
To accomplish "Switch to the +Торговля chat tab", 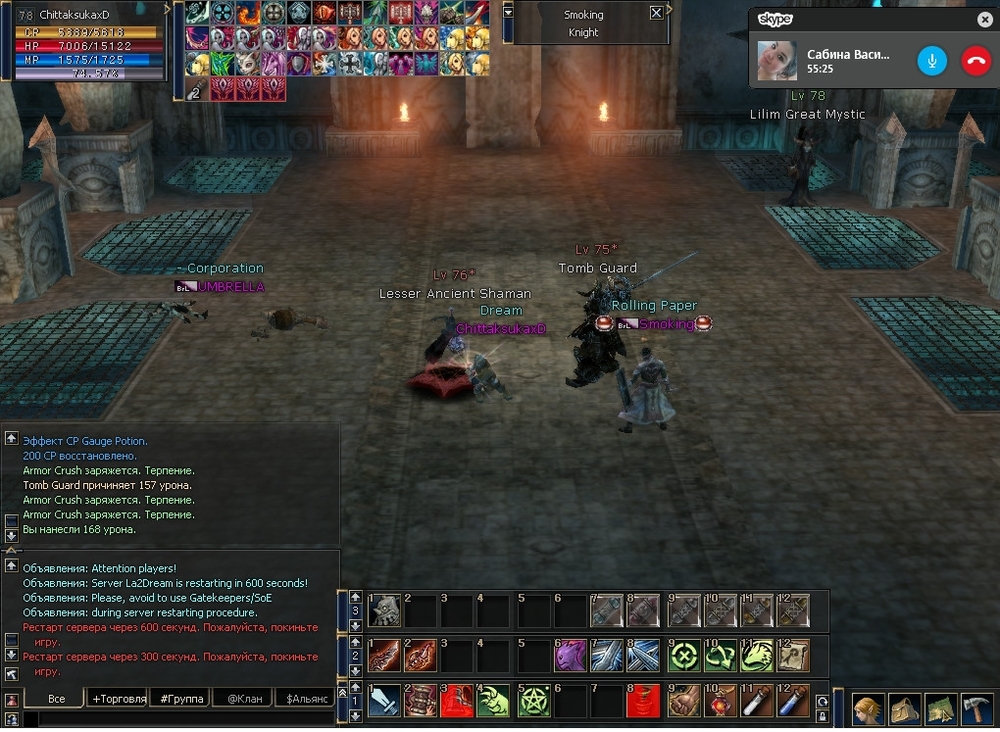I will pos(117,698).
